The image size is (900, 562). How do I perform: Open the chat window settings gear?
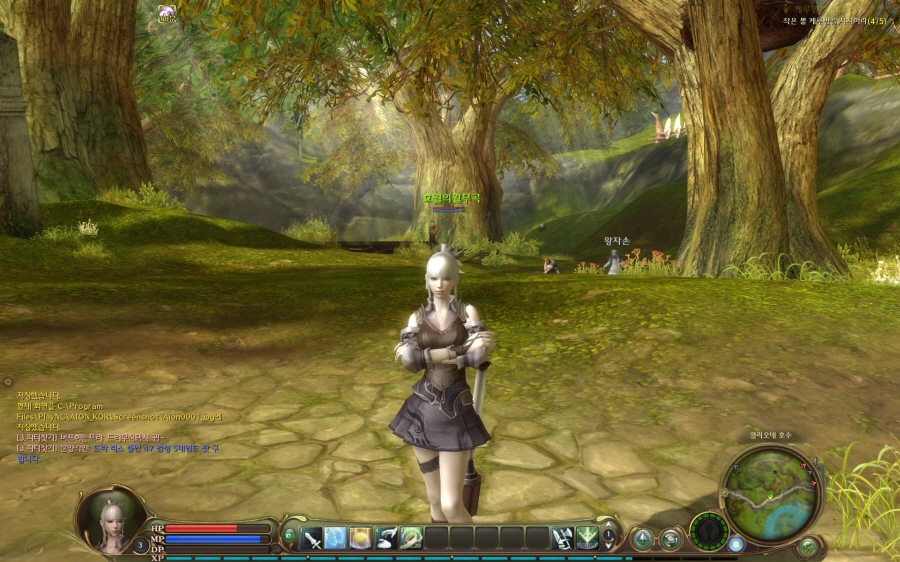click(8, 381)
